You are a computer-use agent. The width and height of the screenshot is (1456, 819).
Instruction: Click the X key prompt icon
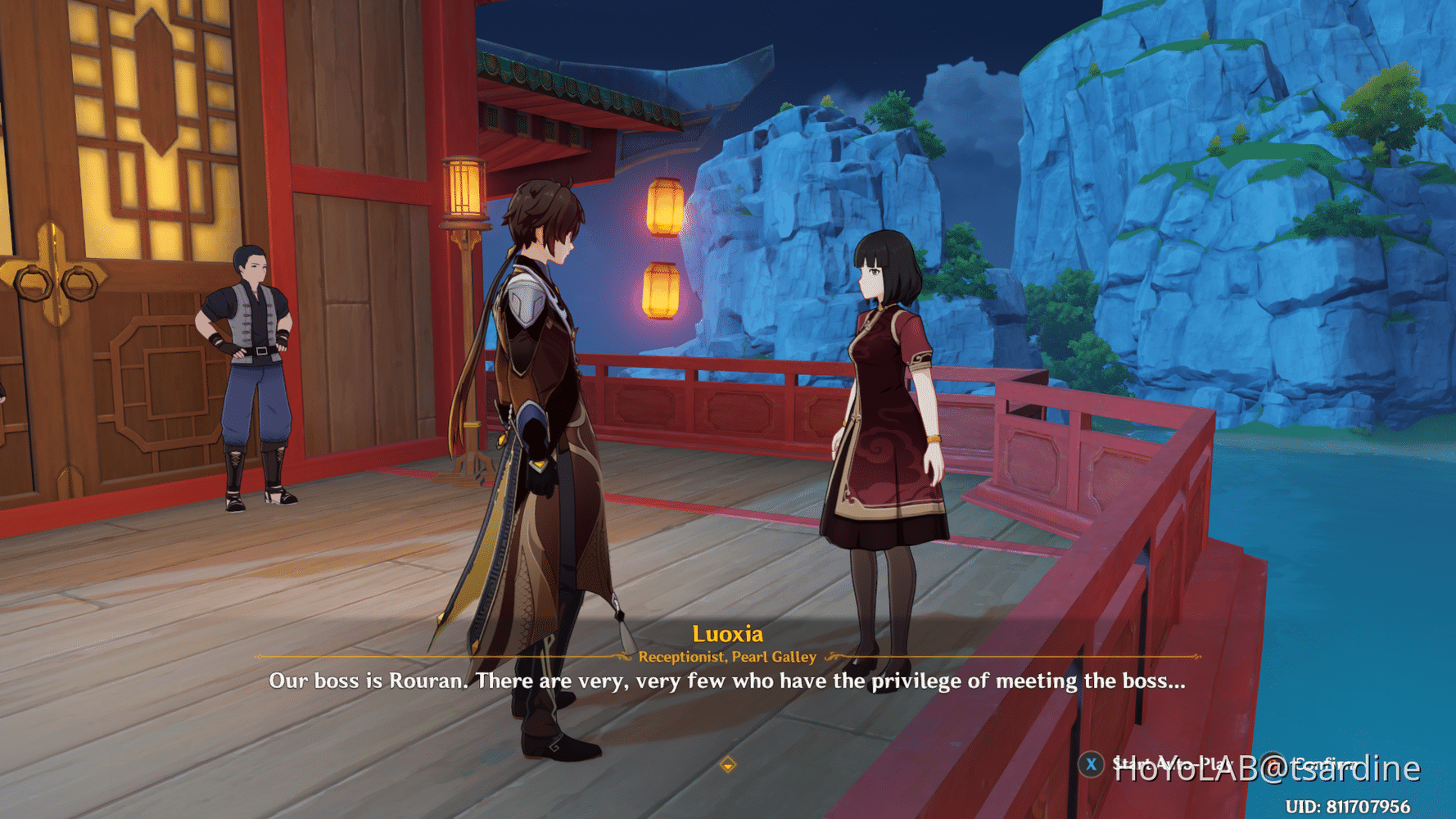1091,764
